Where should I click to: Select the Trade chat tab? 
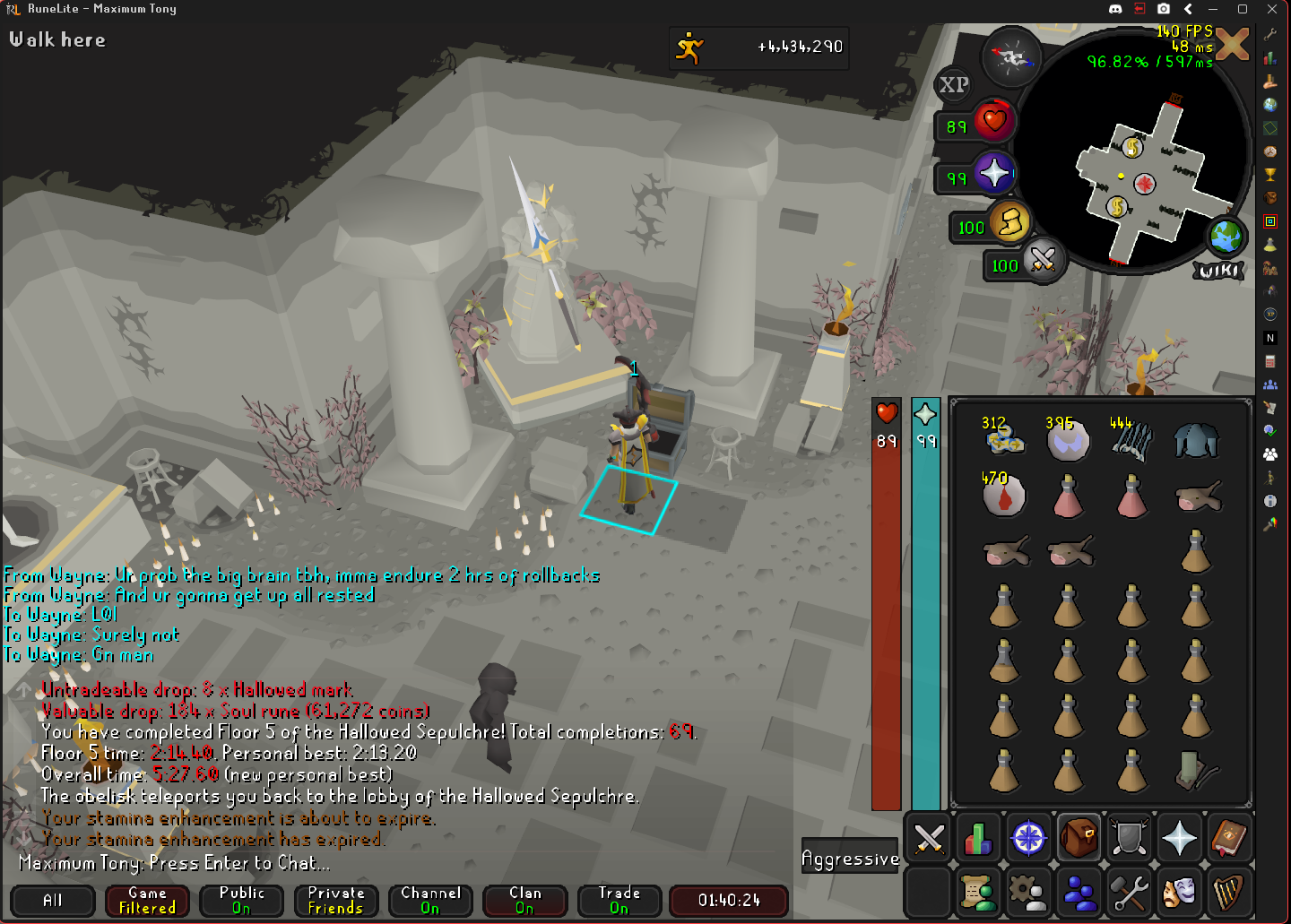[620, 901]
